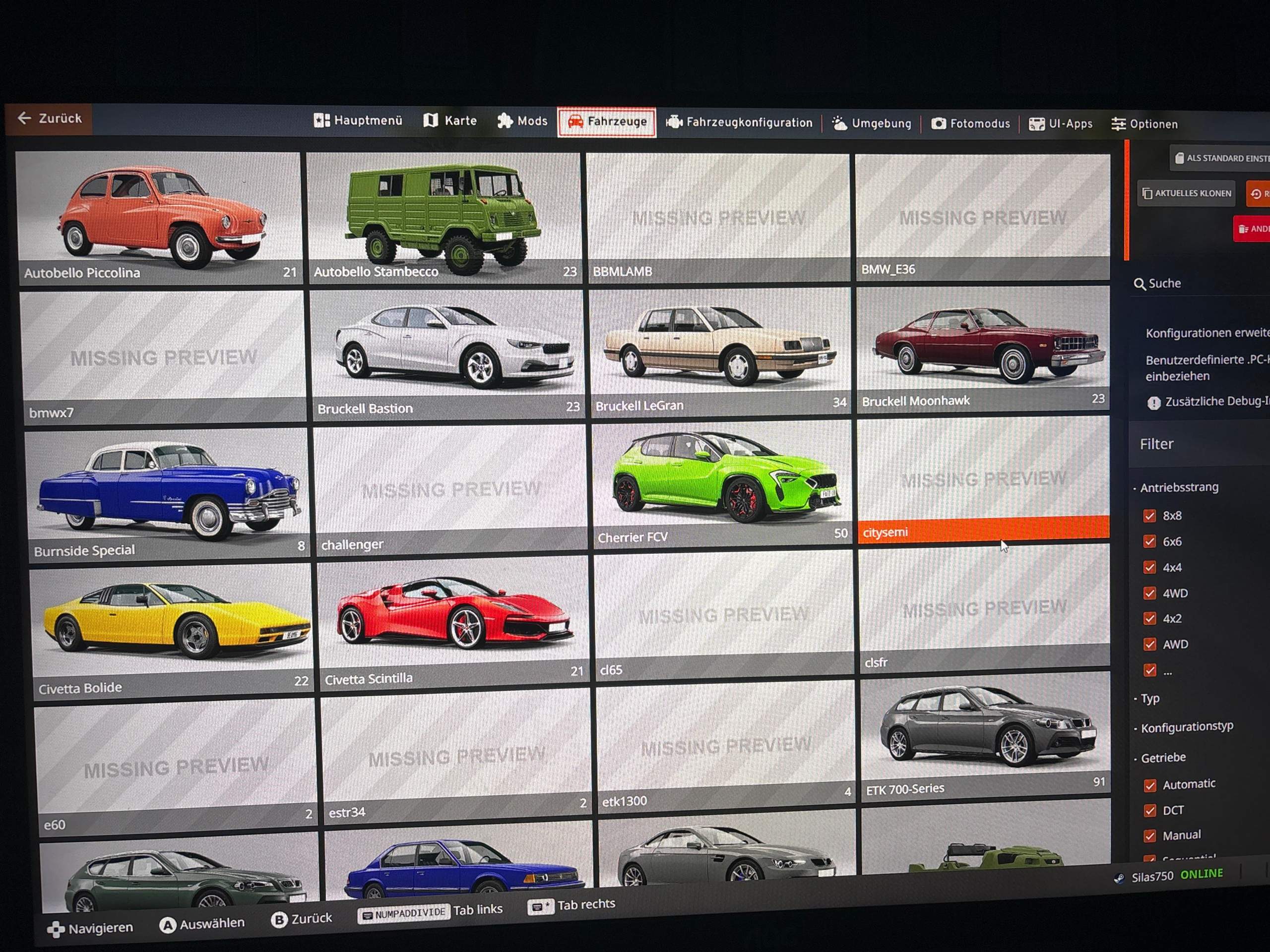Toggle the DCT transmission checkbox

(x=1150, y=810)
